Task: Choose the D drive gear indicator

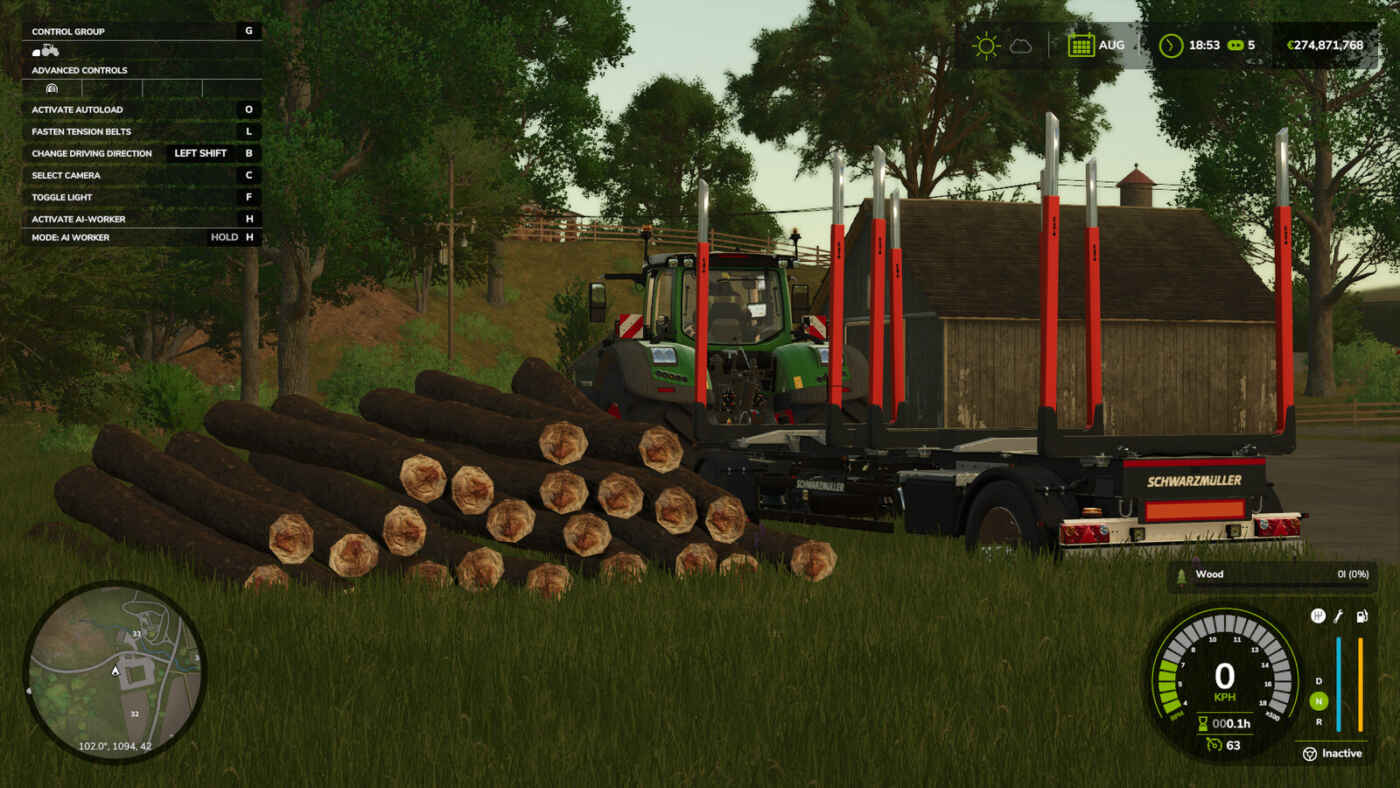Action: [1319, 681]
